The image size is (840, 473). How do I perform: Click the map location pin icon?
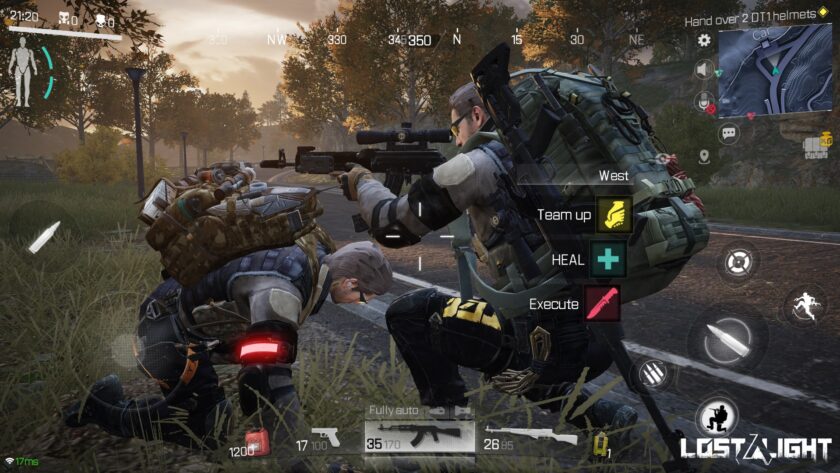(704, 156)
